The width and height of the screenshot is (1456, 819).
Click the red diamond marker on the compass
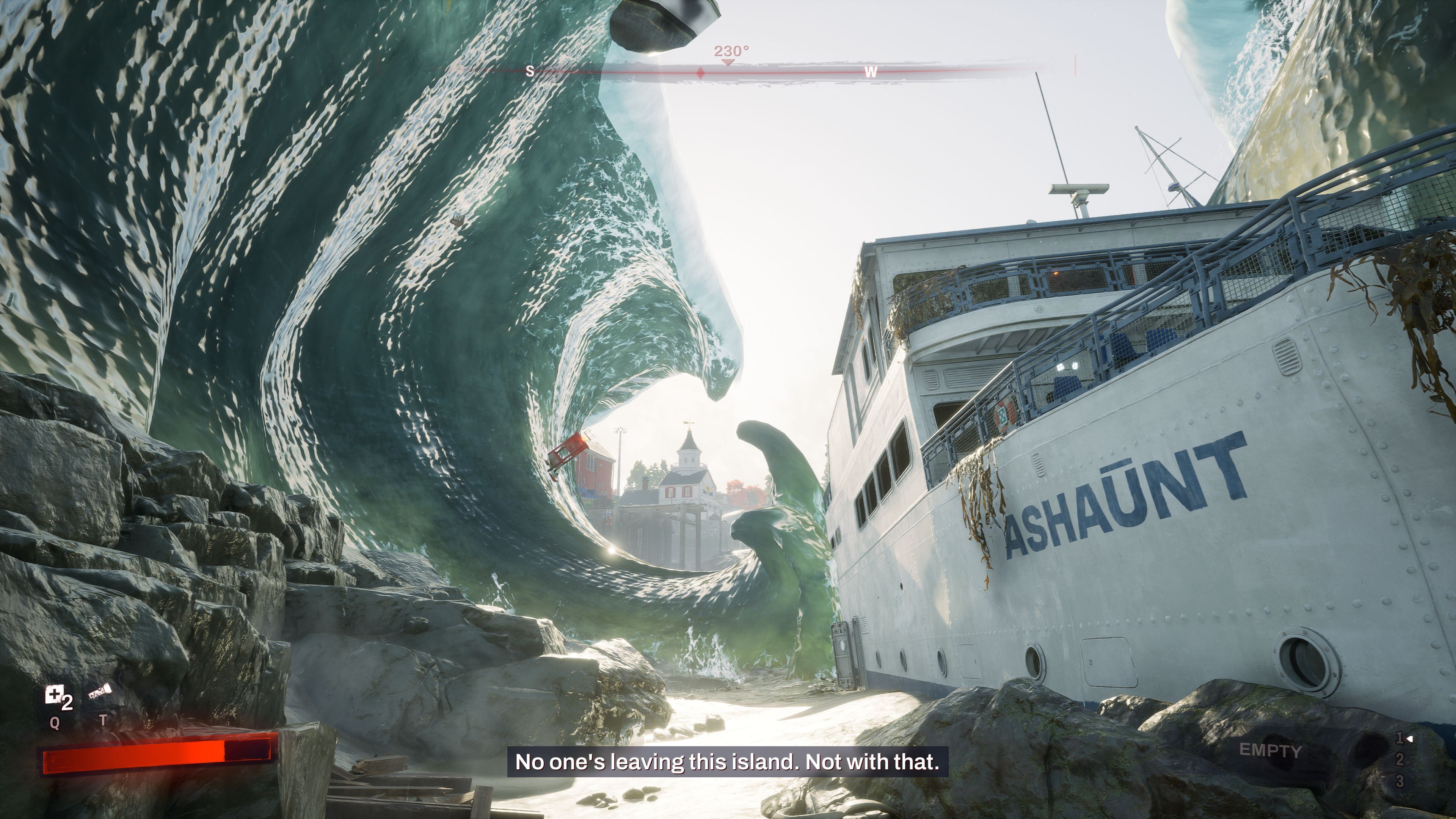click(700, 73)
